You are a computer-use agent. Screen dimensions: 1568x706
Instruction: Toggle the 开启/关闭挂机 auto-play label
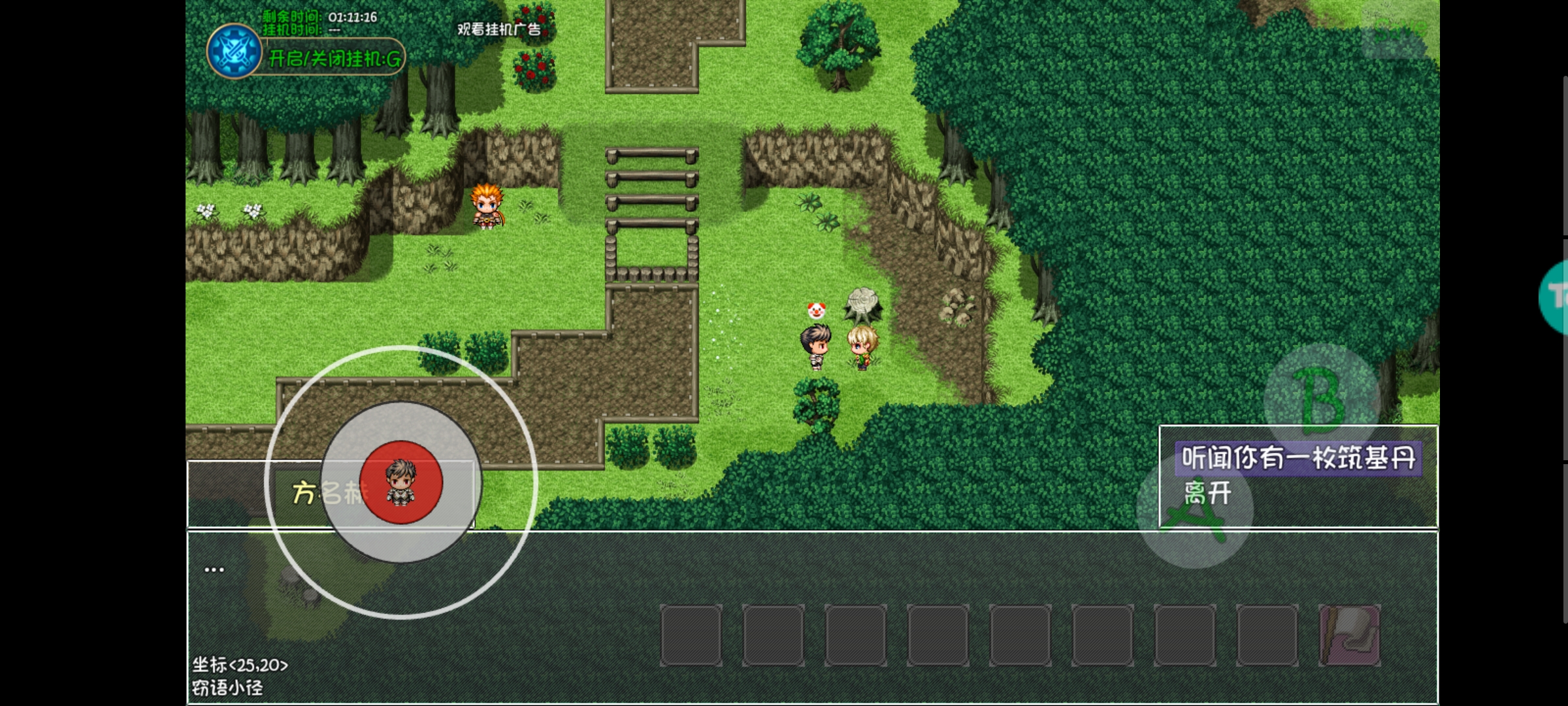335,59
